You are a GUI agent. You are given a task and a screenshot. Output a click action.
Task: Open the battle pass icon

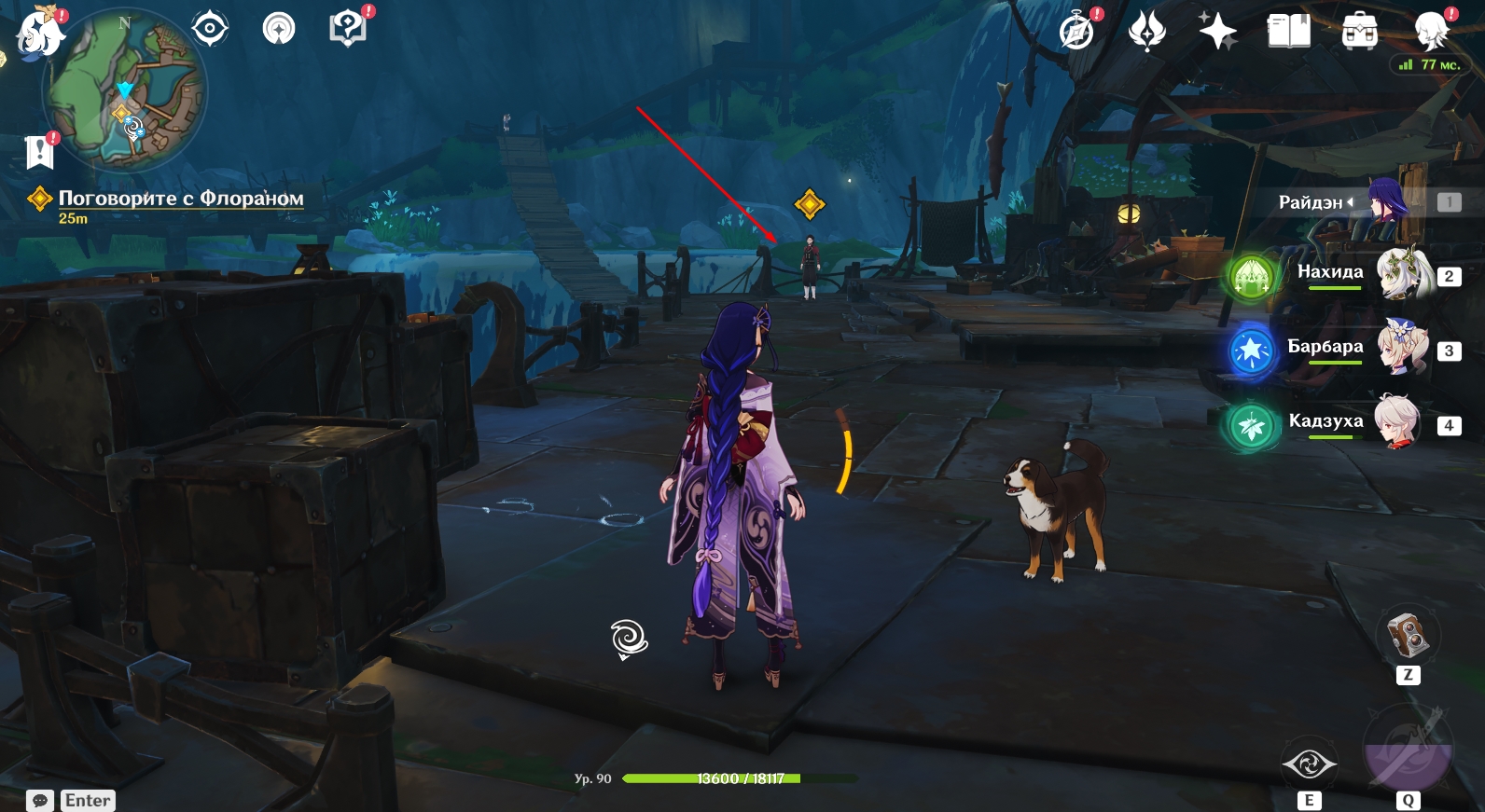pyautogui.click(x=1147, y=32)
